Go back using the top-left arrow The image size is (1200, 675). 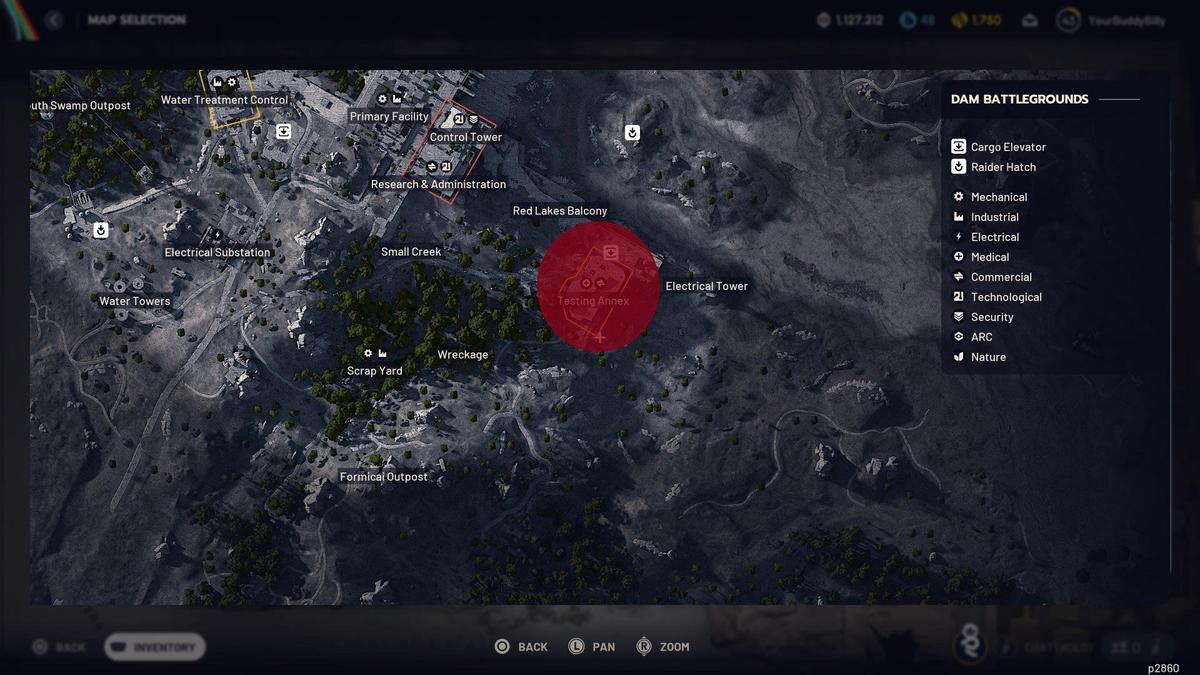[54, 20]
